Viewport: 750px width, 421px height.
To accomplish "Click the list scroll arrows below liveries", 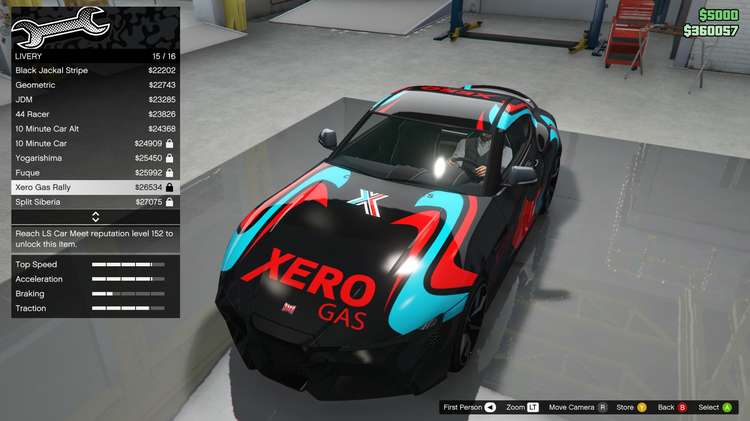I will pyautogui.click(x=95, y=217).
